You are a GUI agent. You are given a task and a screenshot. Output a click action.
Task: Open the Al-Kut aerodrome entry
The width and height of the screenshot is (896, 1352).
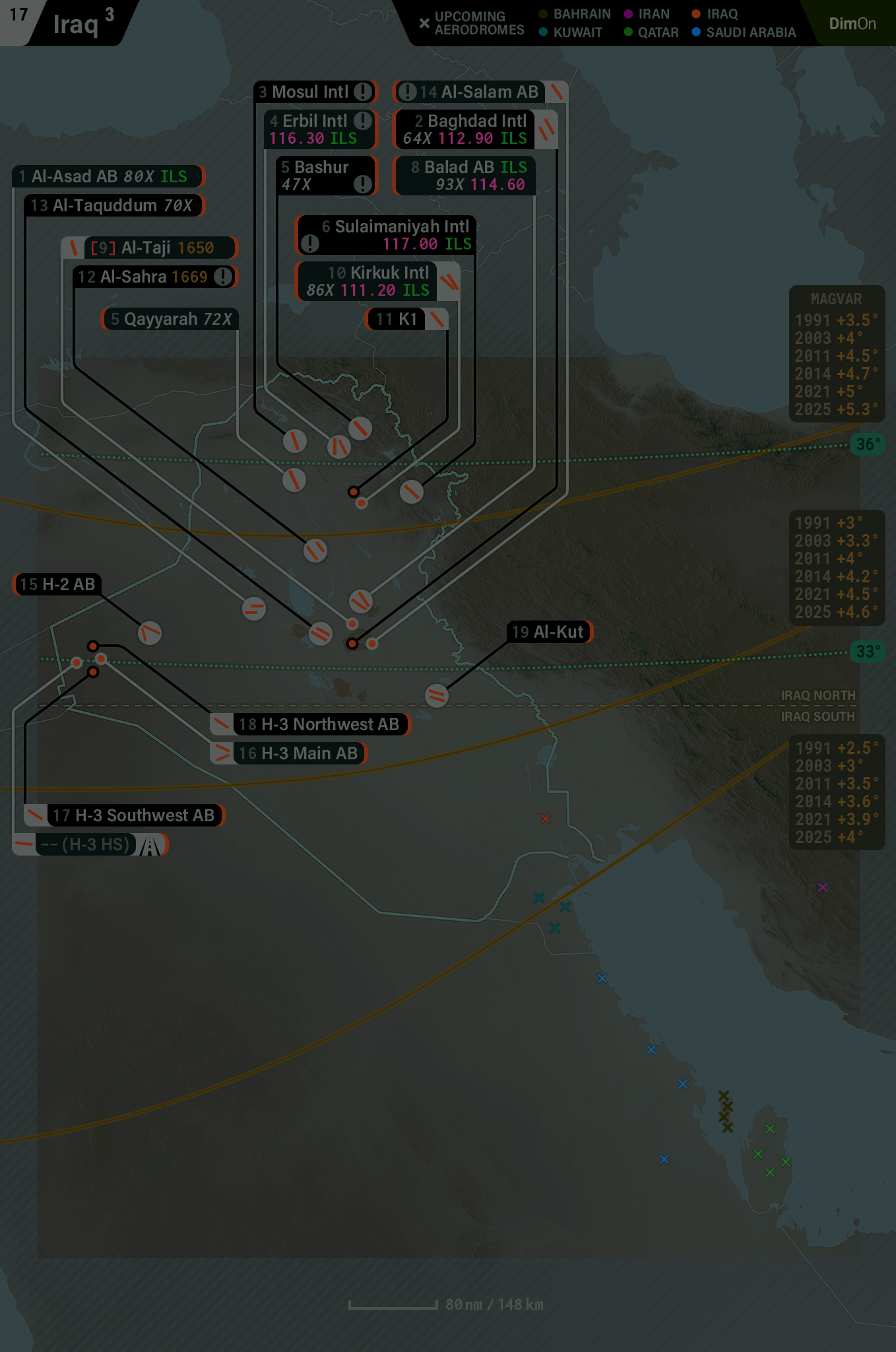pos(549,632)
